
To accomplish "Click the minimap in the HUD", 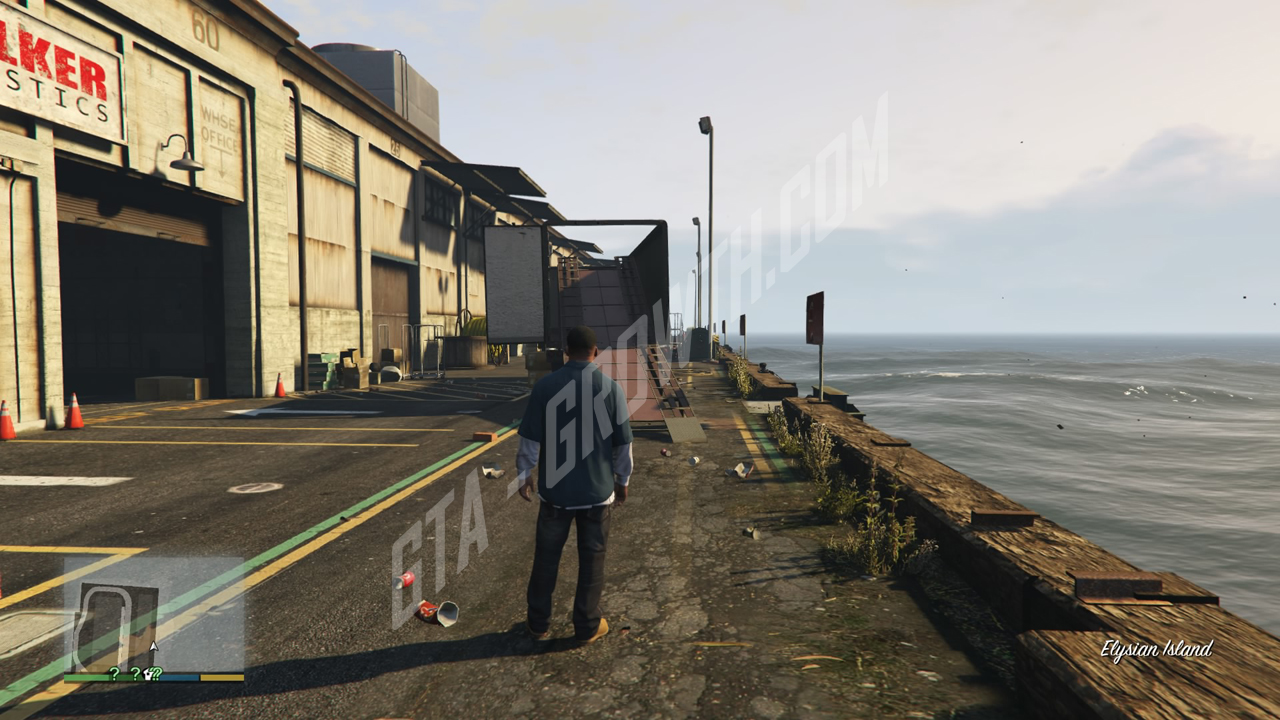I will (154, 614).
